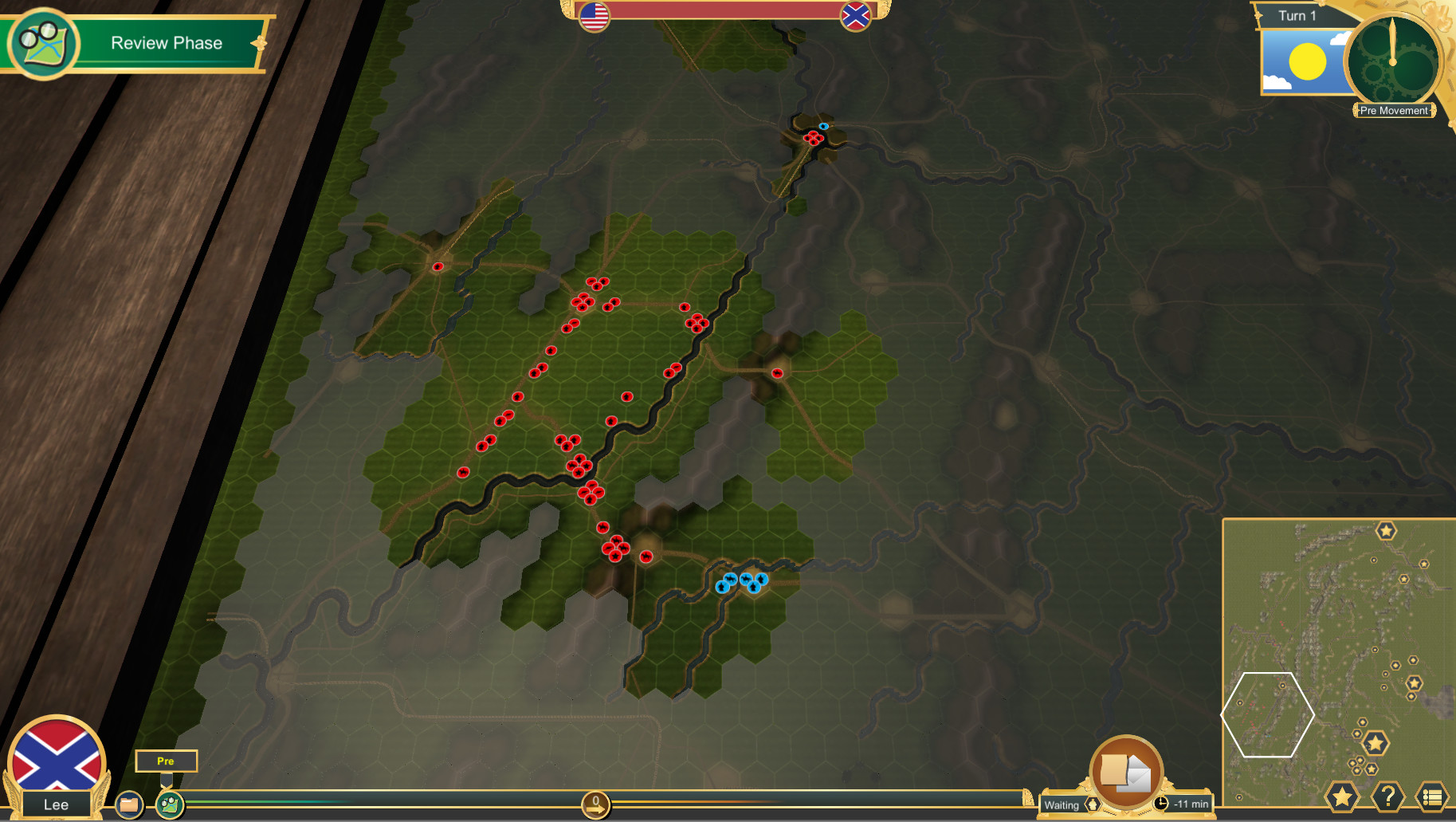Click the Lee name plate
This screenshot has width=1456, height=822.
pyautogui.click(x=56, y=804)
